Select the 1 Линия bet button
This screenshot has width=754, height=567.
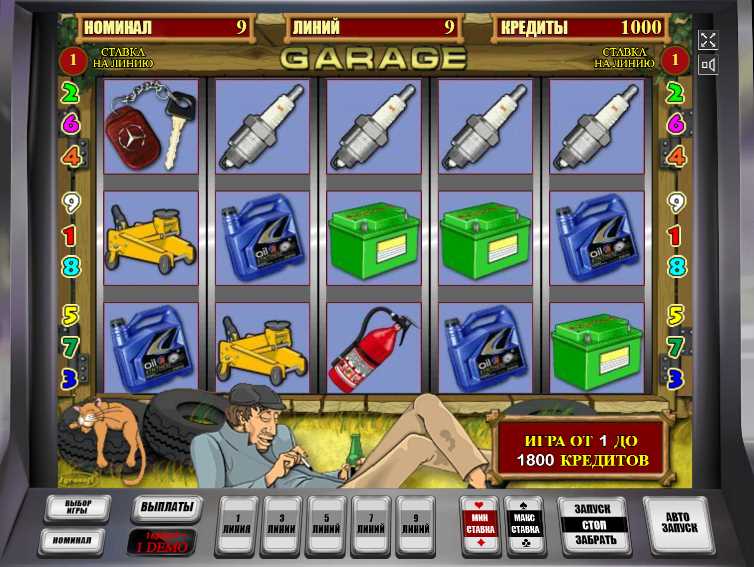[x=236, y=524]
